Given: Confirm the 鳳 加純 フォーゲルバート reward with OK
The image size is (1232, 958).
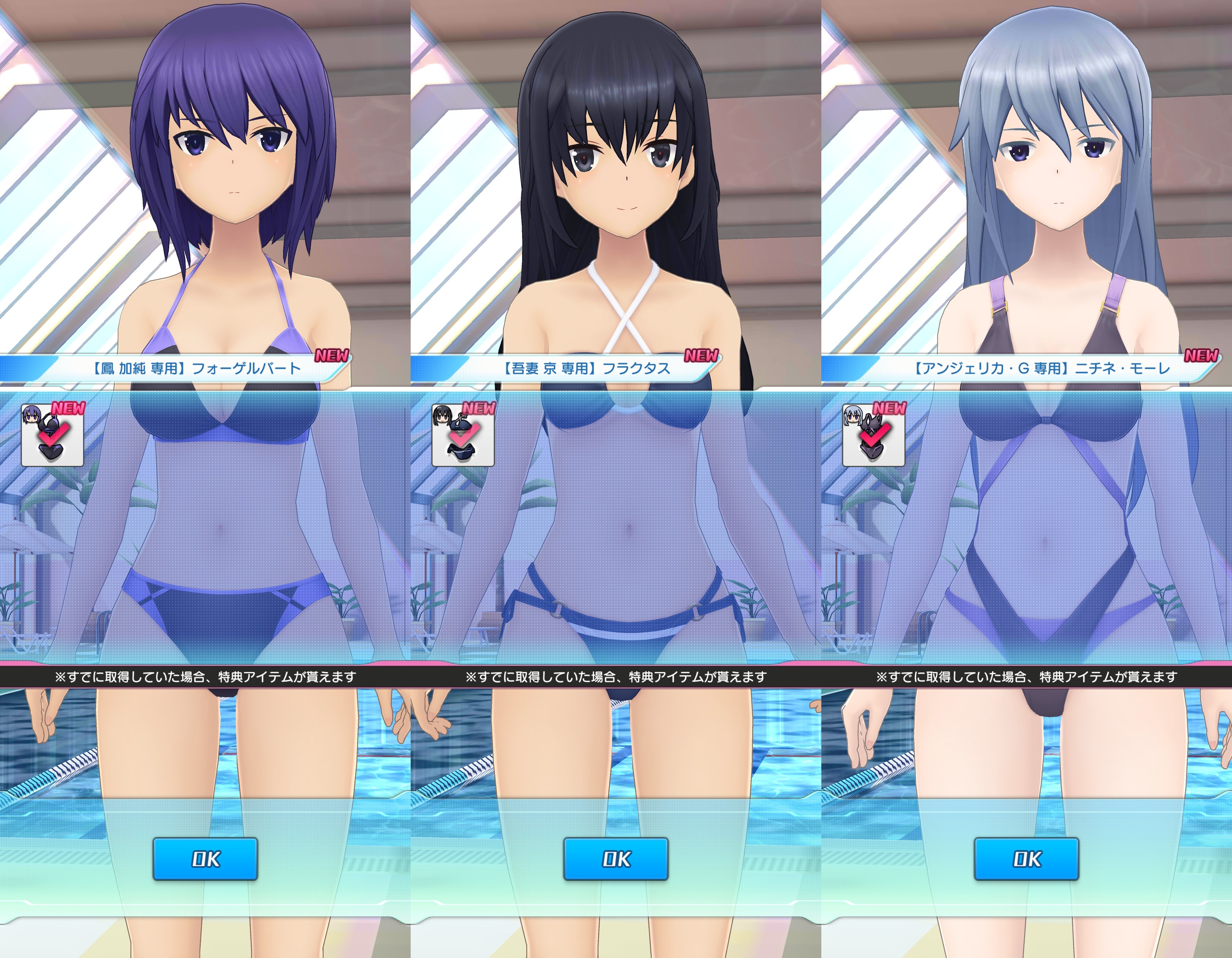Looking at the screenshot, I should (x=205, y=859).
